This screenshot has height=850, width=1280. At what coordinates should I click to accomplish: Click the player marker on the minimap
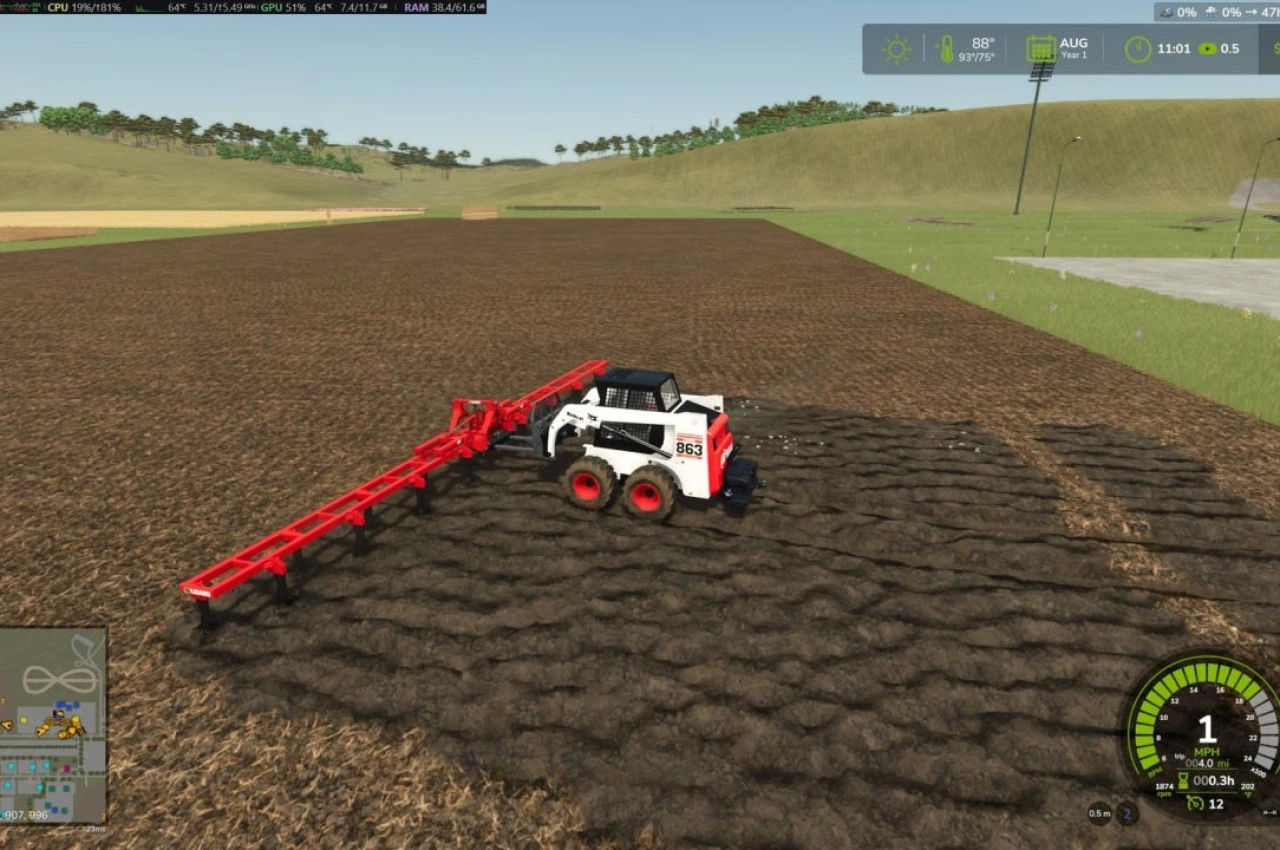57,715
